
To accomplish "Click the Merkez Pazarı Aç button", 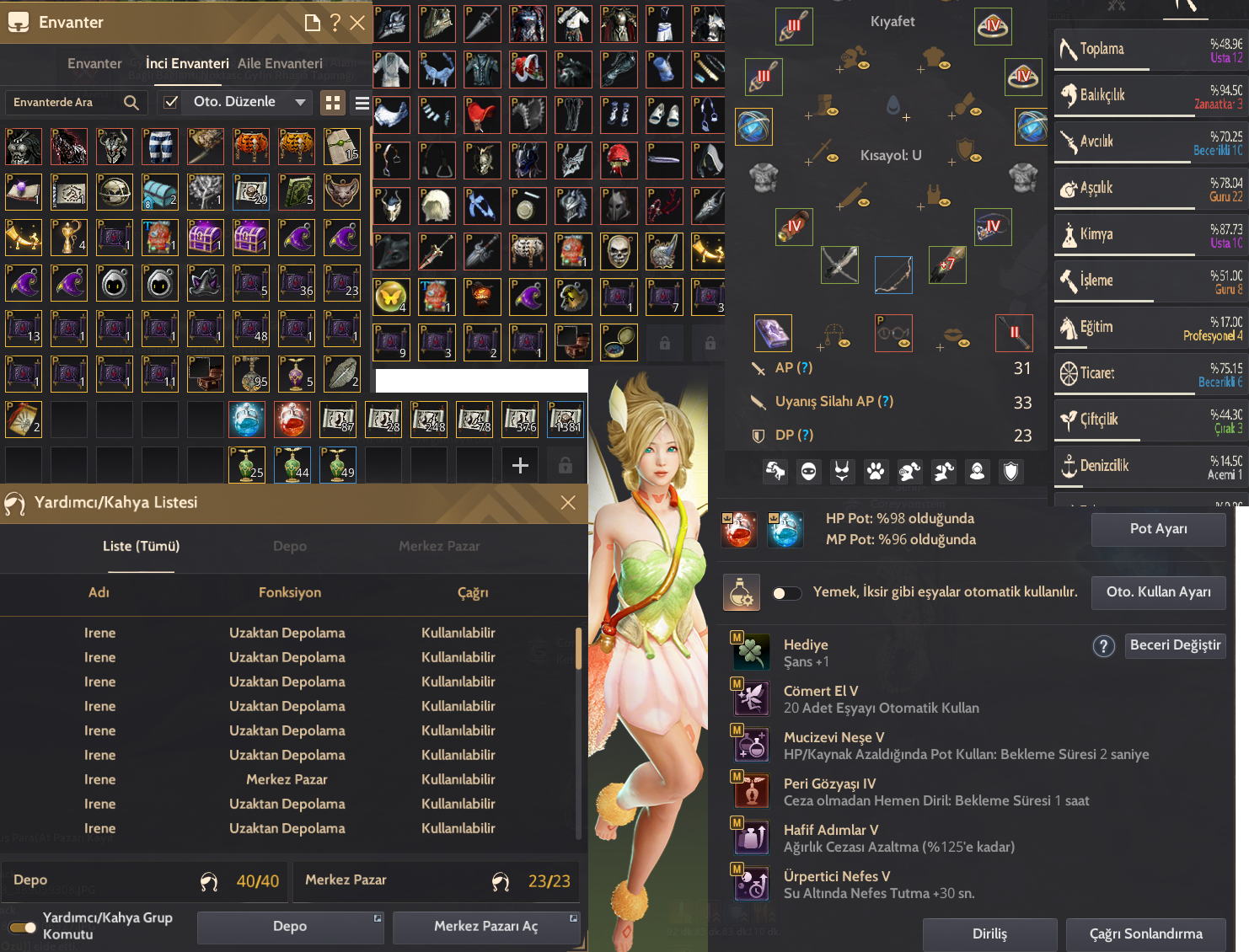I will 486,927.
